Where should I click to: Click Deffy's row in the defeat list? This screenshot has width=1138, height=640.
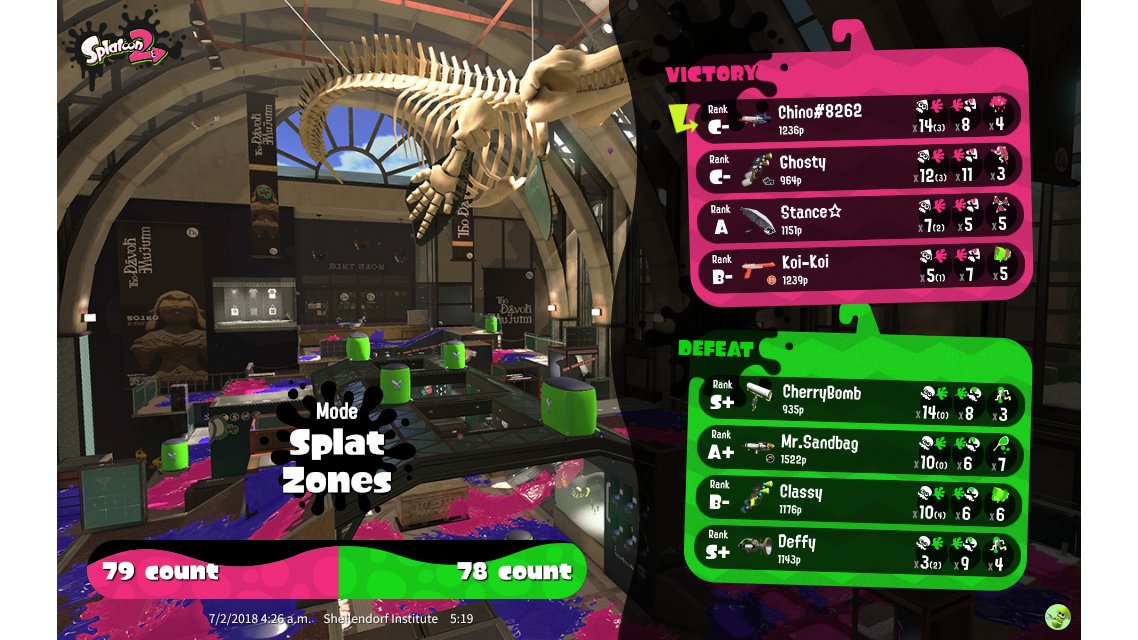click(860, 550)
